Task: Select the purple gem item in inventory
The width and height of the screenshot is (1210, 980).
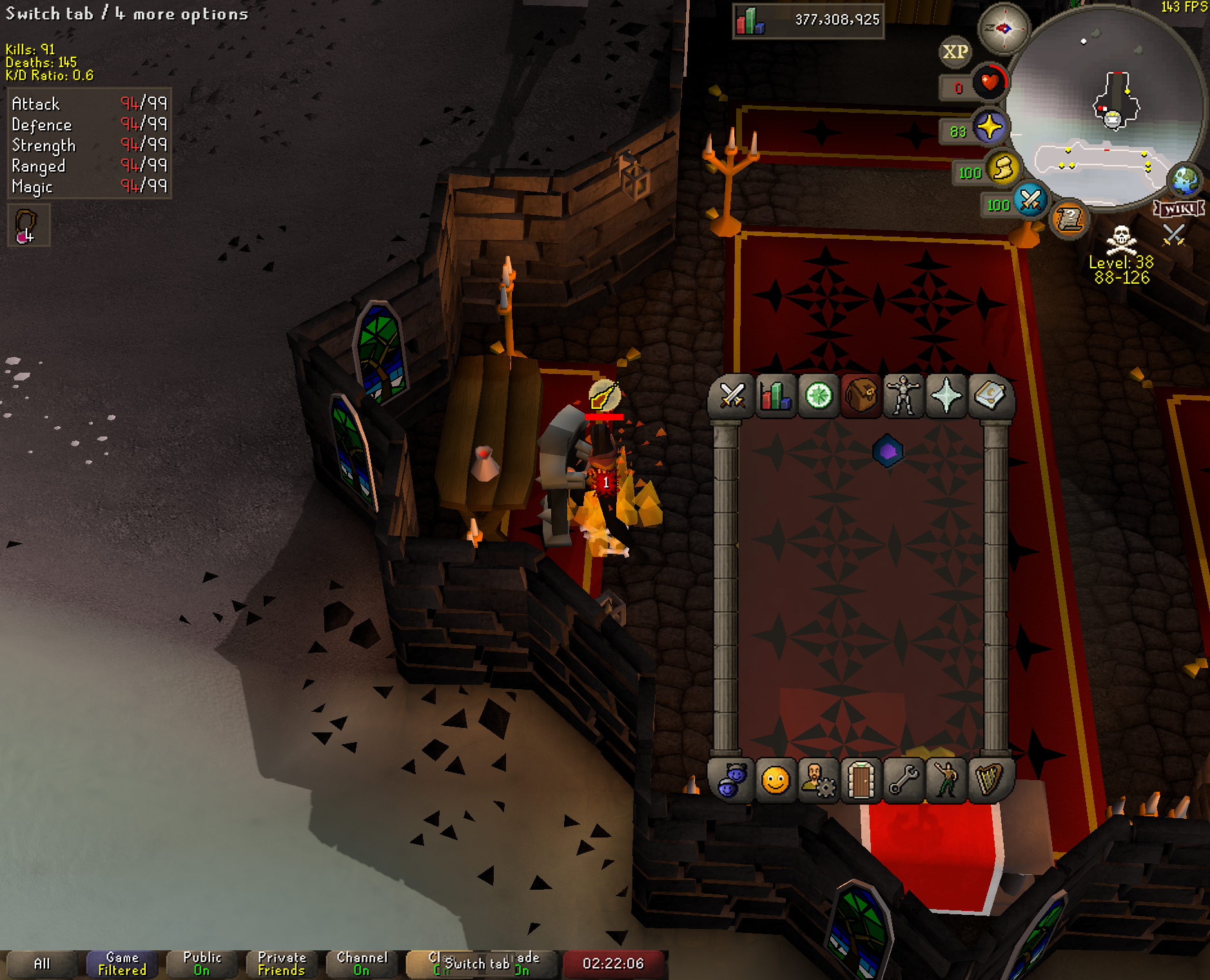Action: point(888,451)
